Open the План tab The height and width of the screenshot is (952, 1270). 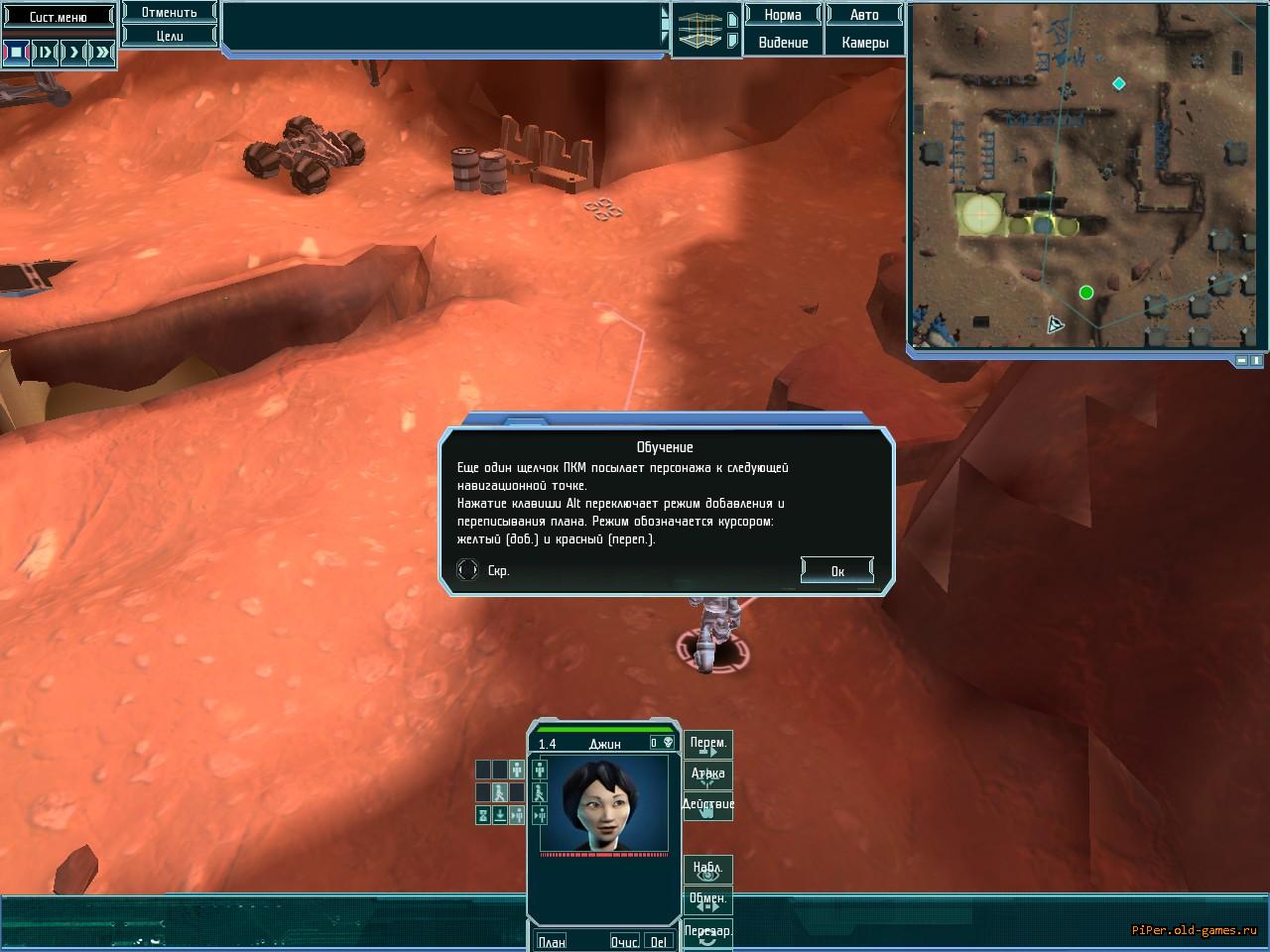coord(552,941)
